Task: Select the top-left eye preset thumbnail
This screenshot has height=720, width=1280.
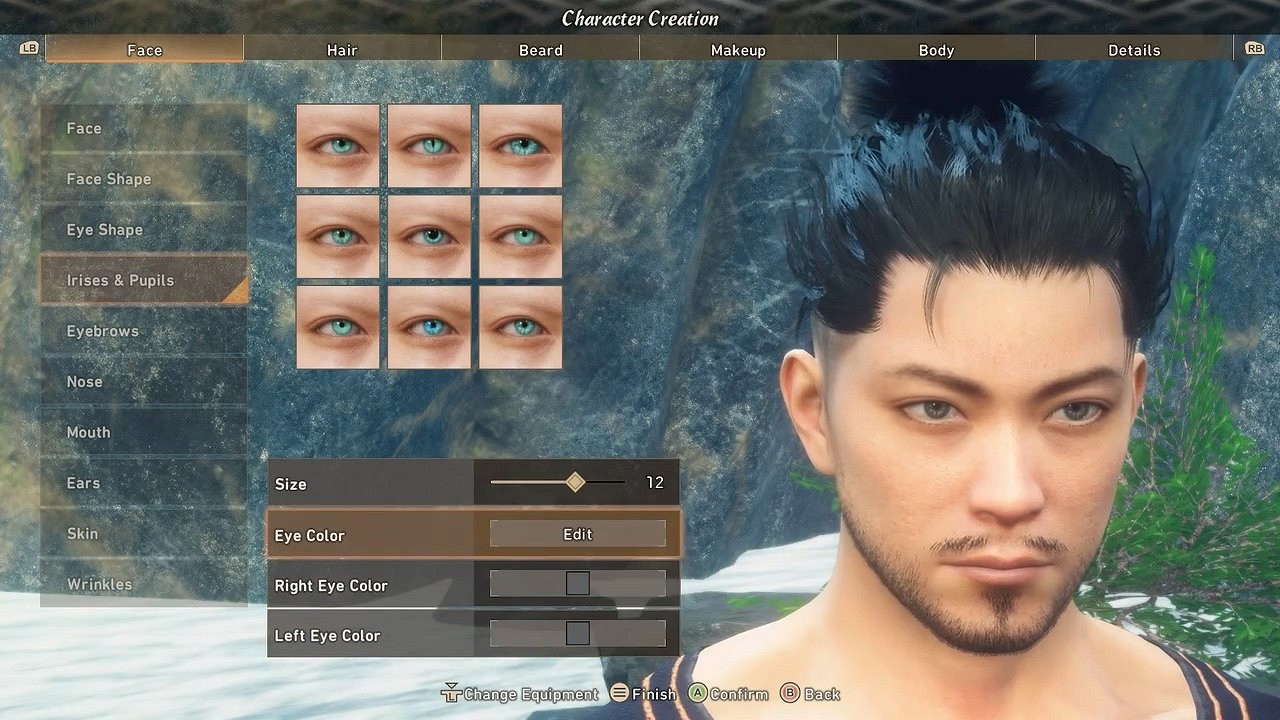Action: [x=337, y=148]
